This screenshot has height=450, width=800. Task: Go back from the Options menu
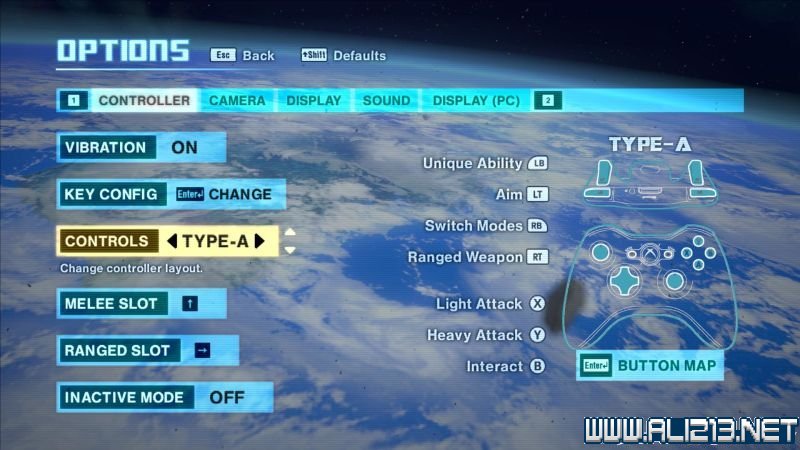(242, 55)
